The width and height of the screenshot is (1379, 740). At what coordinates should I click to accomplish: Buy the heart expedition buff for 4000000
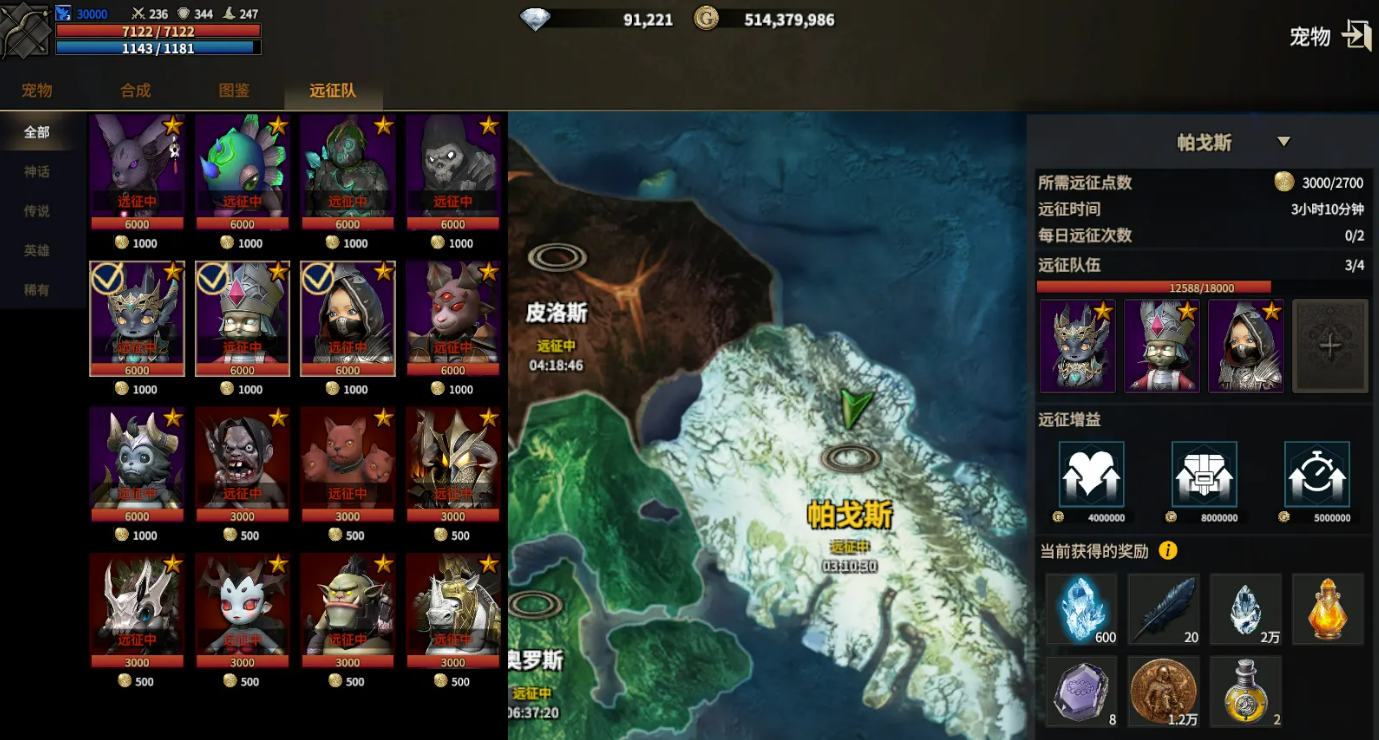click(1091, 474)
